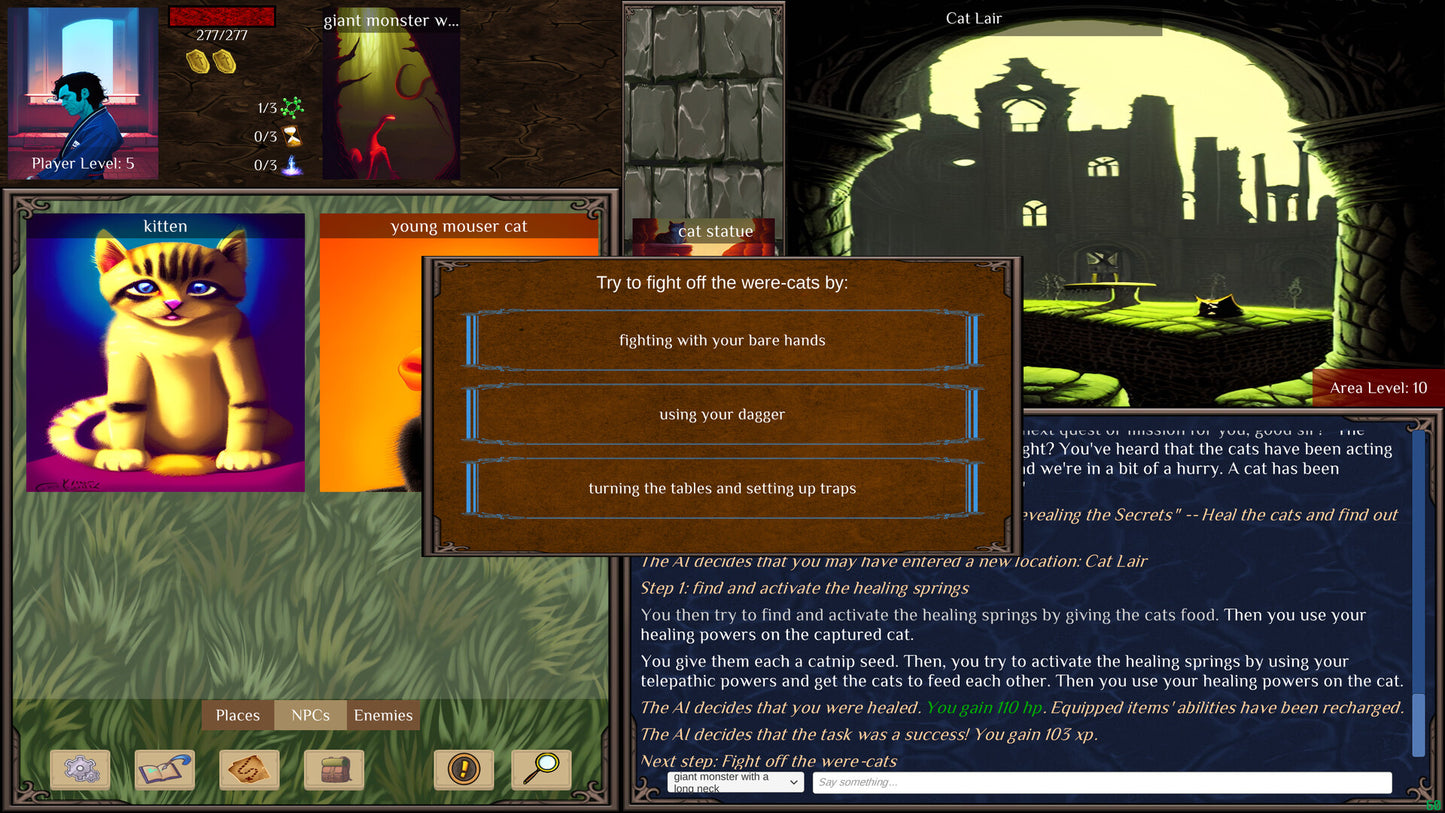The image size is (1445, 813).
Task: Open the quest journal book icon
Action: 164,770
